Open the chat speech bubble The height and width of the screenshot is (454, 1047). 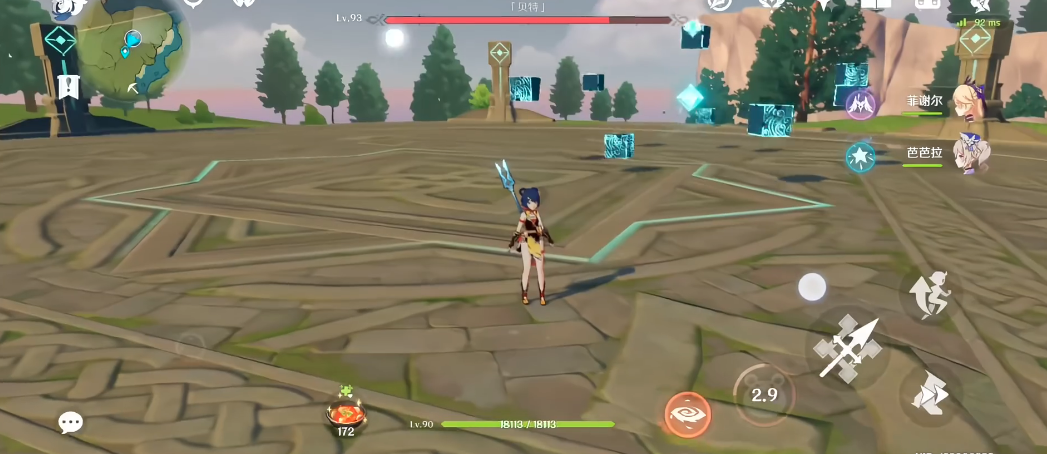pyautogui.click(x=70, y=423)
